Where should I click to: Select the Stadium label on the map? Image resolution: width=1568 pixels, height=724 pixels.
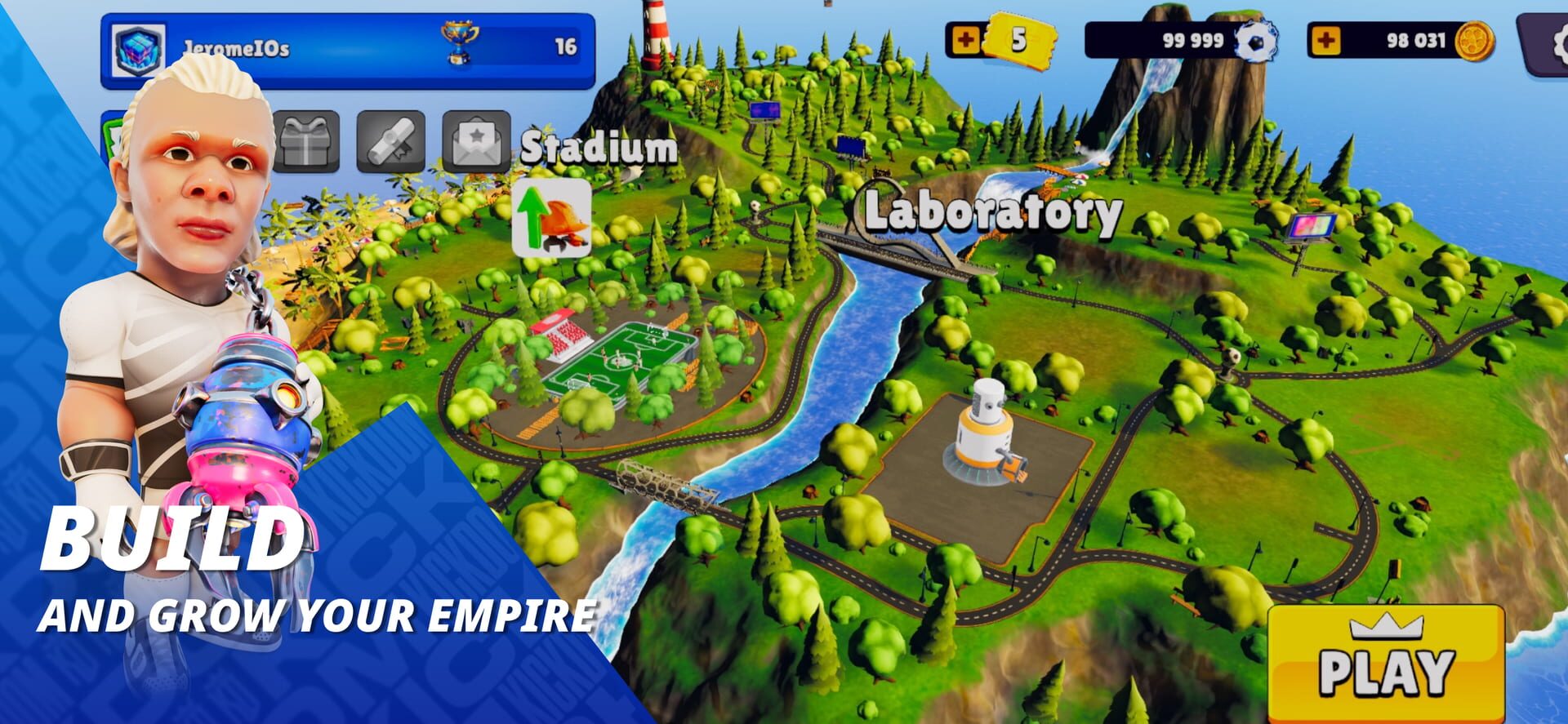click(x=599, y=149)
